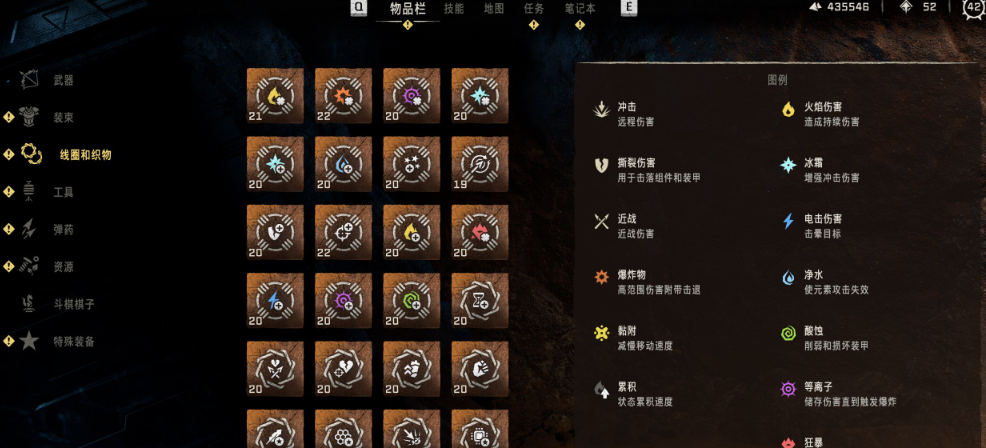Select the 线圈和织物 category
This screenshot has height=448, width=986.
tap(85, 154)
